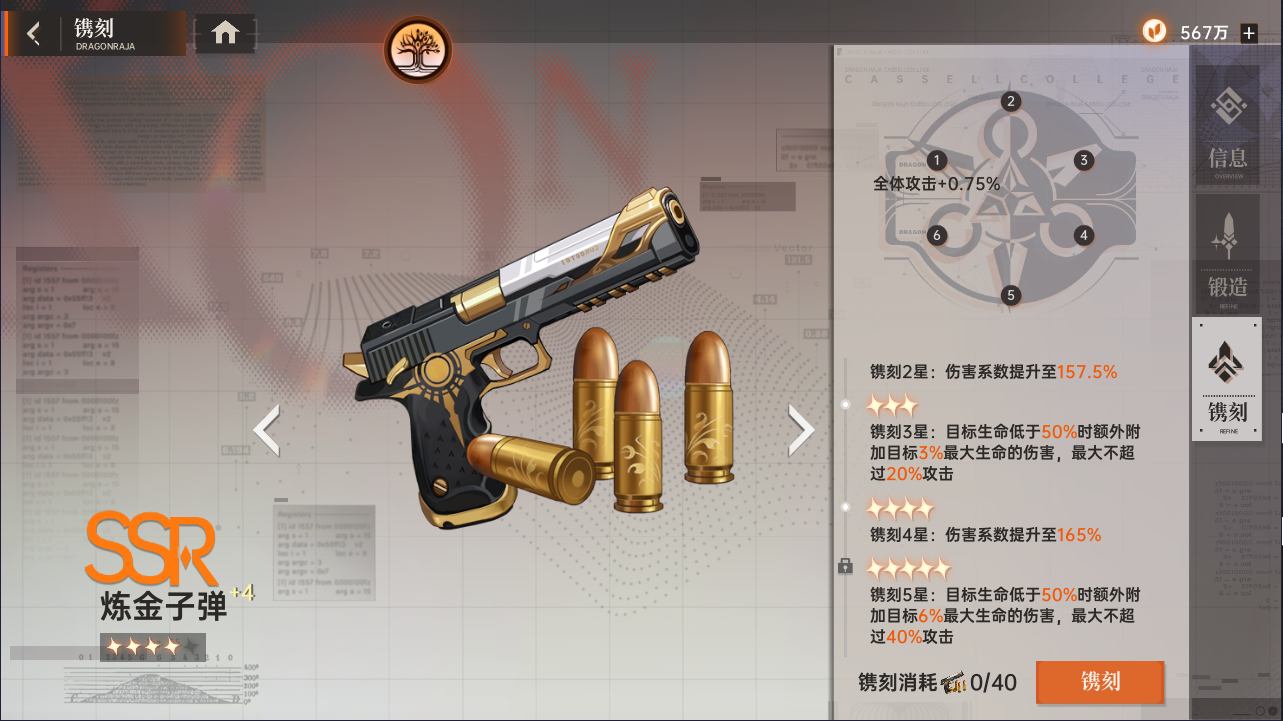Show the next weapon with the right arrow
The width and height of the screenshot is (1283, 721).
801,430
